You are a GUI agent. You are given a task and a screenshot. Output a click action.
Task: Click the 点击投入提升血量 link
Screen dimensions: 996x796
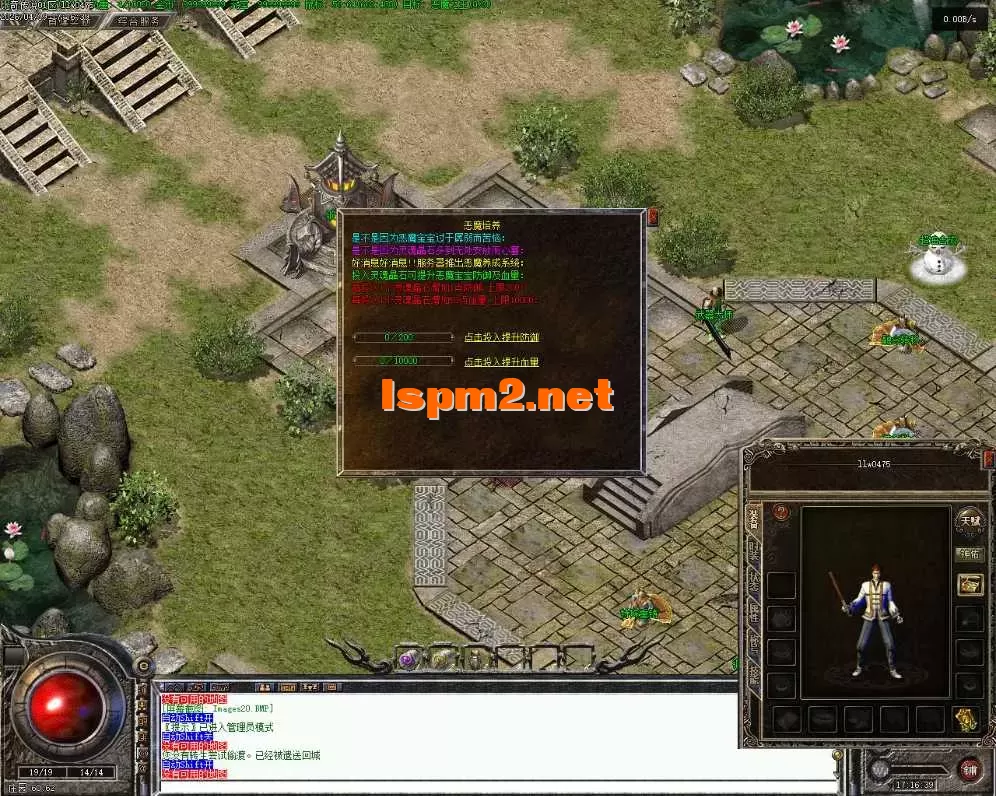coord(501,361)
